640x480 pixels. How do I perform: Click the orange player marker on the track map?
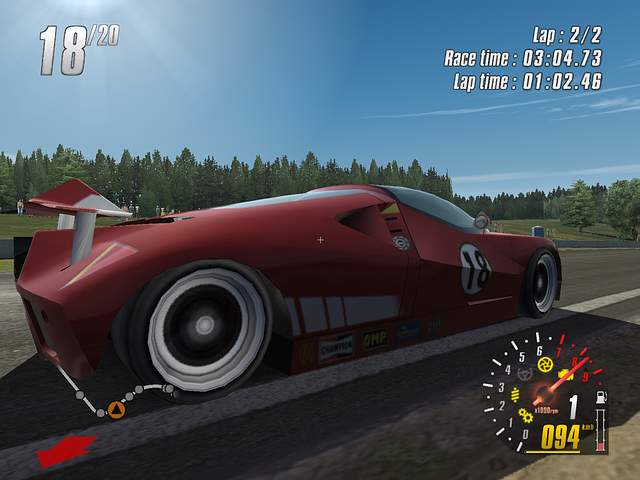116,410
